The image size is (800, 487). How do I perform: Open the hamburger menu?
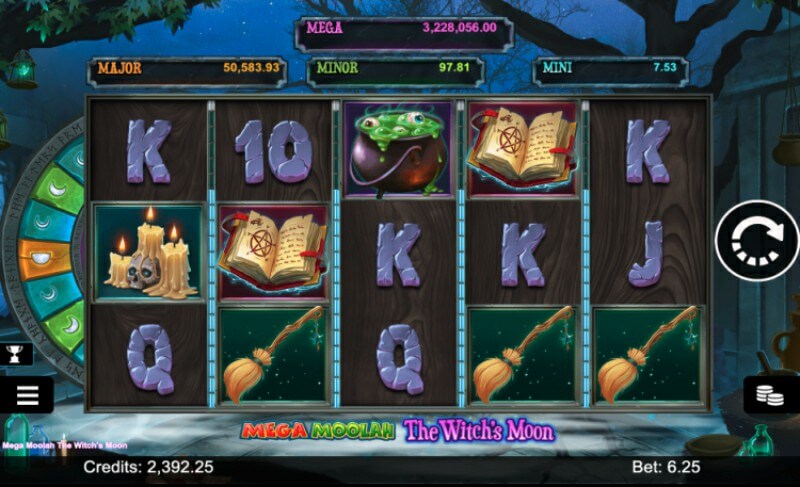[27, 395]
